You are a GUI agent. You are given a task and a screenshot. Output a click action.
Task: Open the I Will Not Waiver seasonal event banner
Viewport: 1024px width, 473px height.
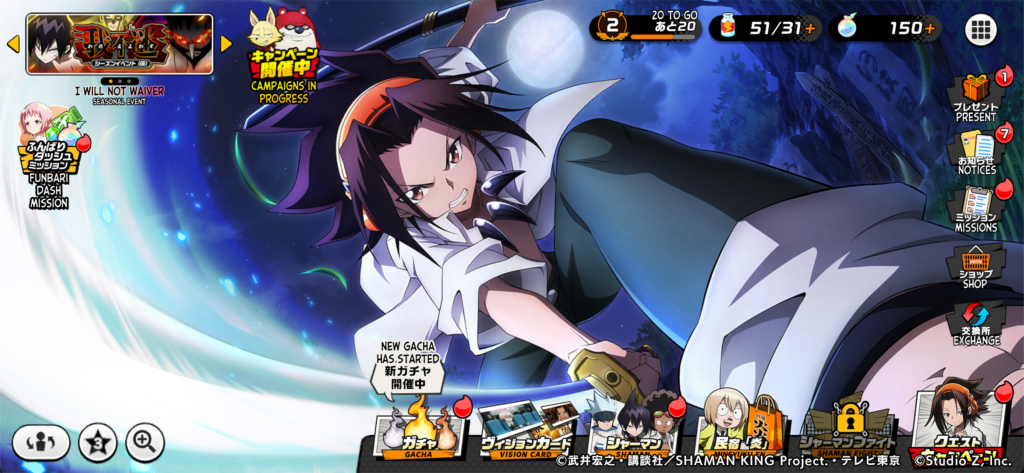pos(119,44)
